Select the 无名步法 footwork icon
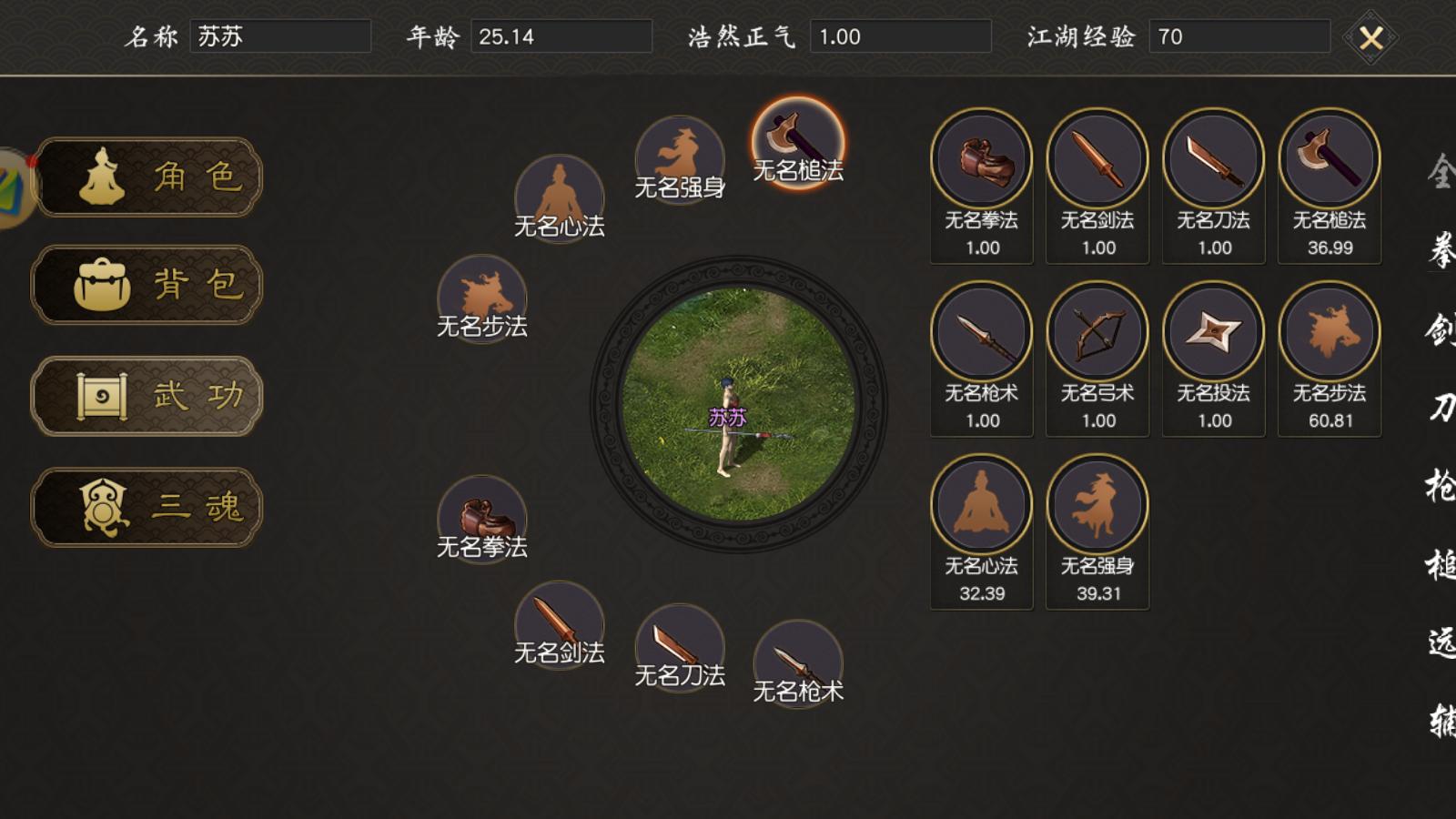1456x819 pixels. click(482, 298)
